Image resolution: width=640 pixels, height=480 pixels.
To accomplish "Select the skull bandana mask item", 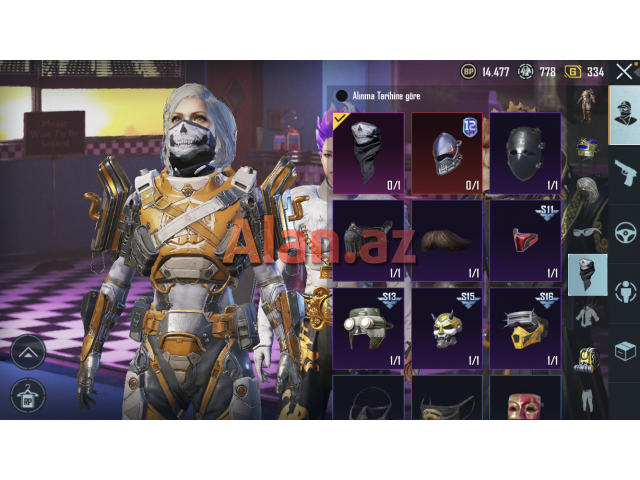I will (368, 152).
